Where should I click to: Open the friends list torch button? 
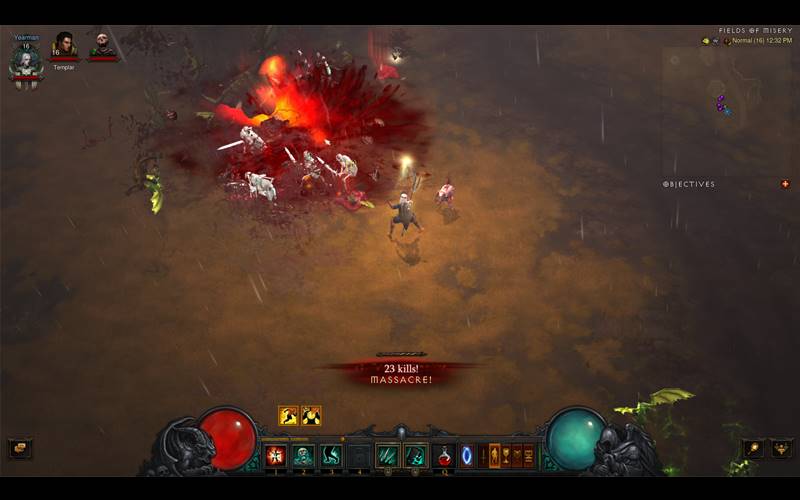[755, 449]
